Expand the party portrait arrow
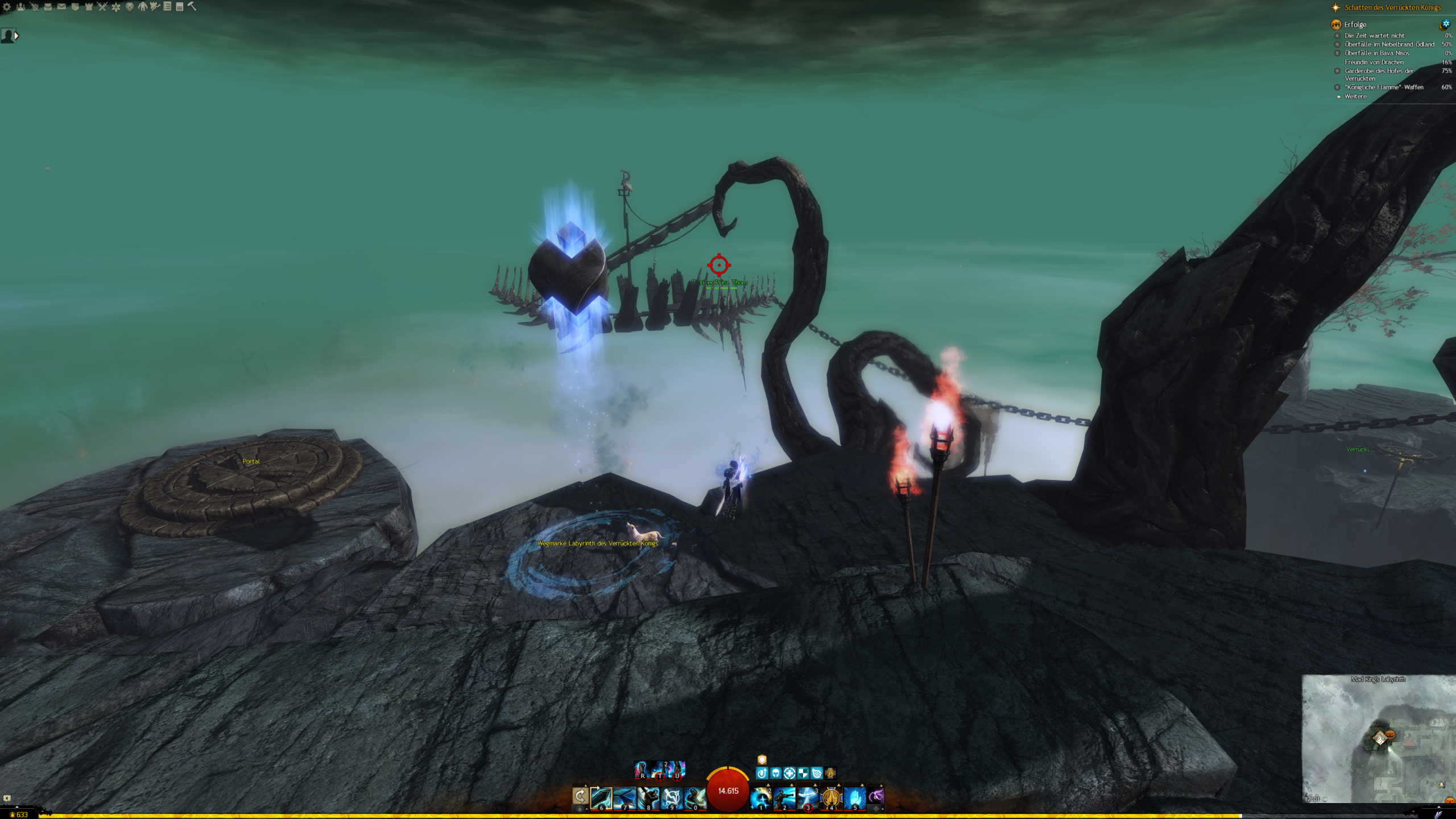 tap(16, 36)
